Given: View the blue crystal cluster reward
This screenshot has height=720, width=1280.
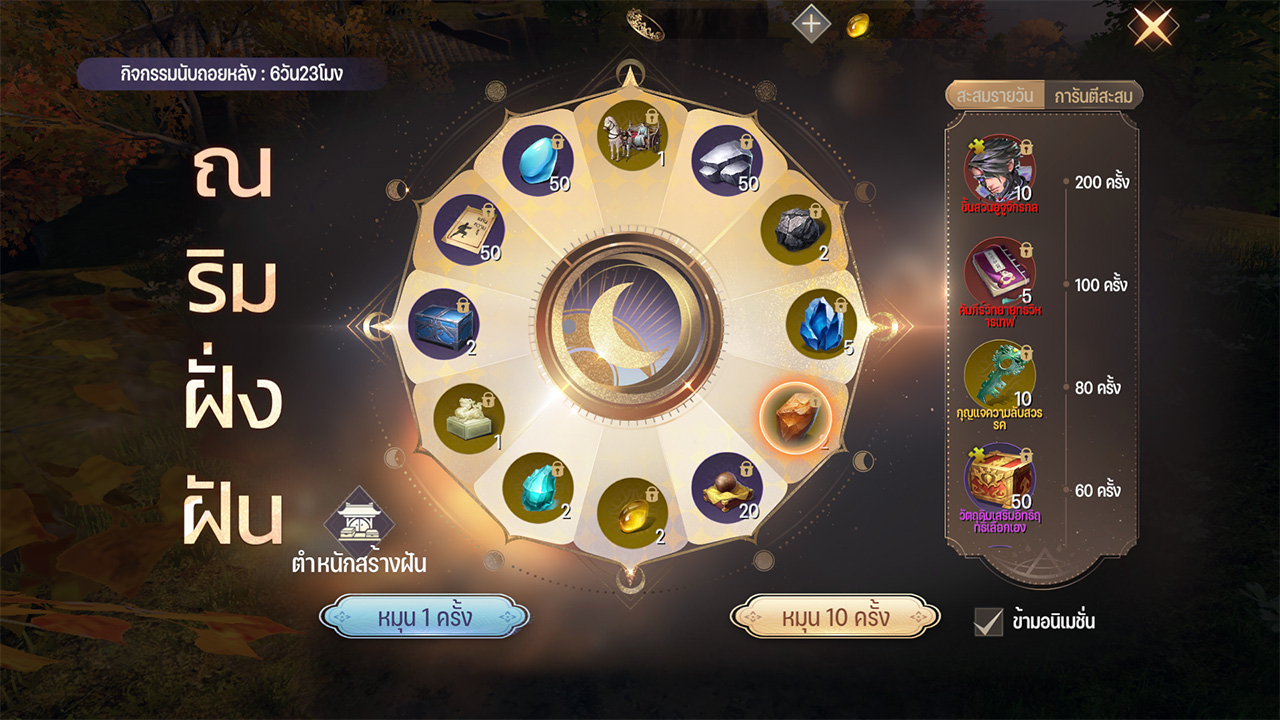Looking at the screenshot, I should coord(820,325).
